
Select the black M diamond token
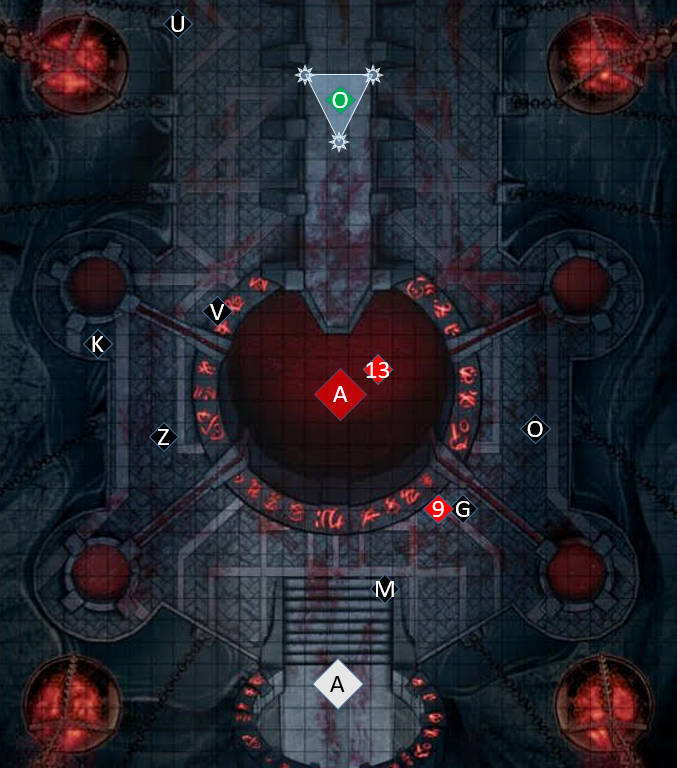tap(385, 590)
